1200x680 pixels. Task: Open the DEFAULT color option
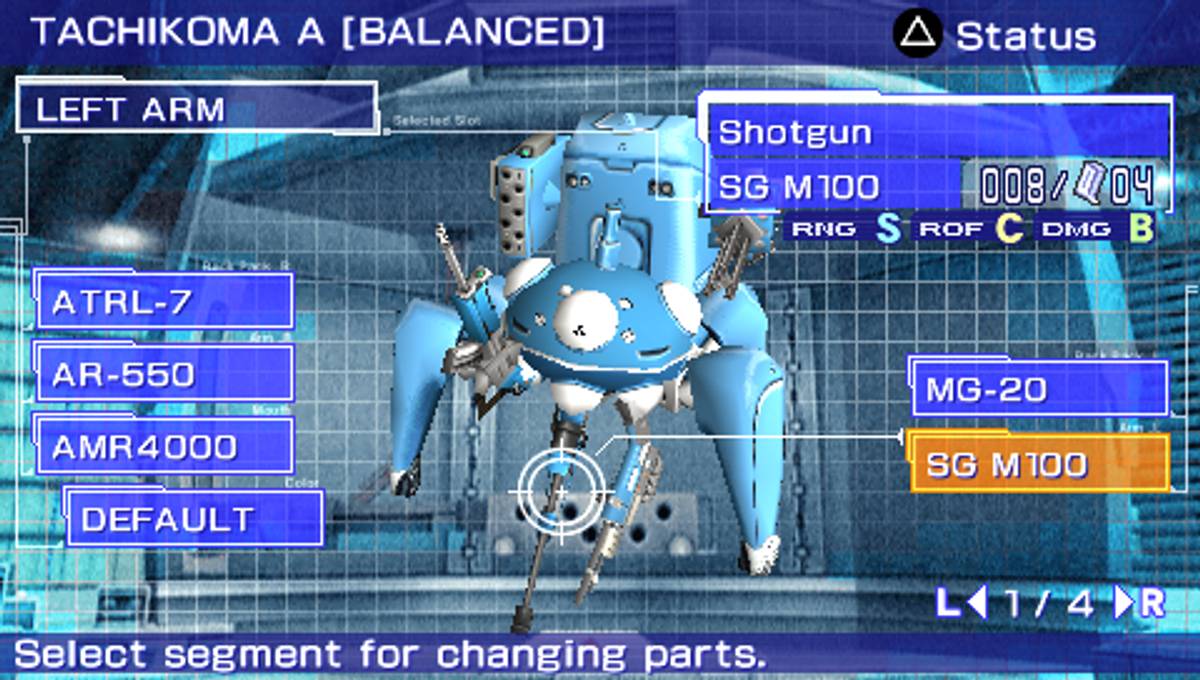coord(195,519)
